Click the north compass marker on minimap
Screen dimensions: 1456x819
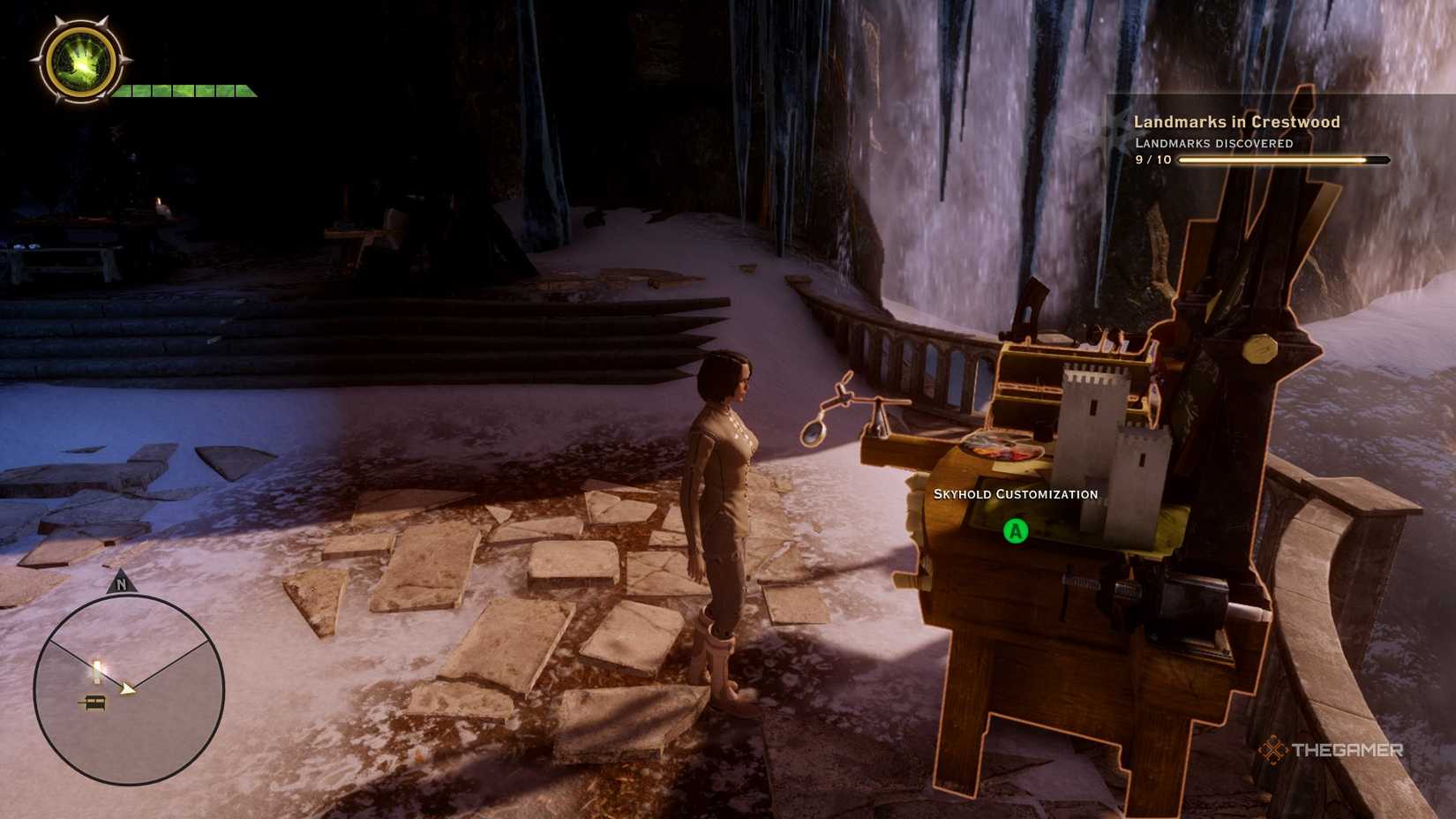[x=122, y=583]
